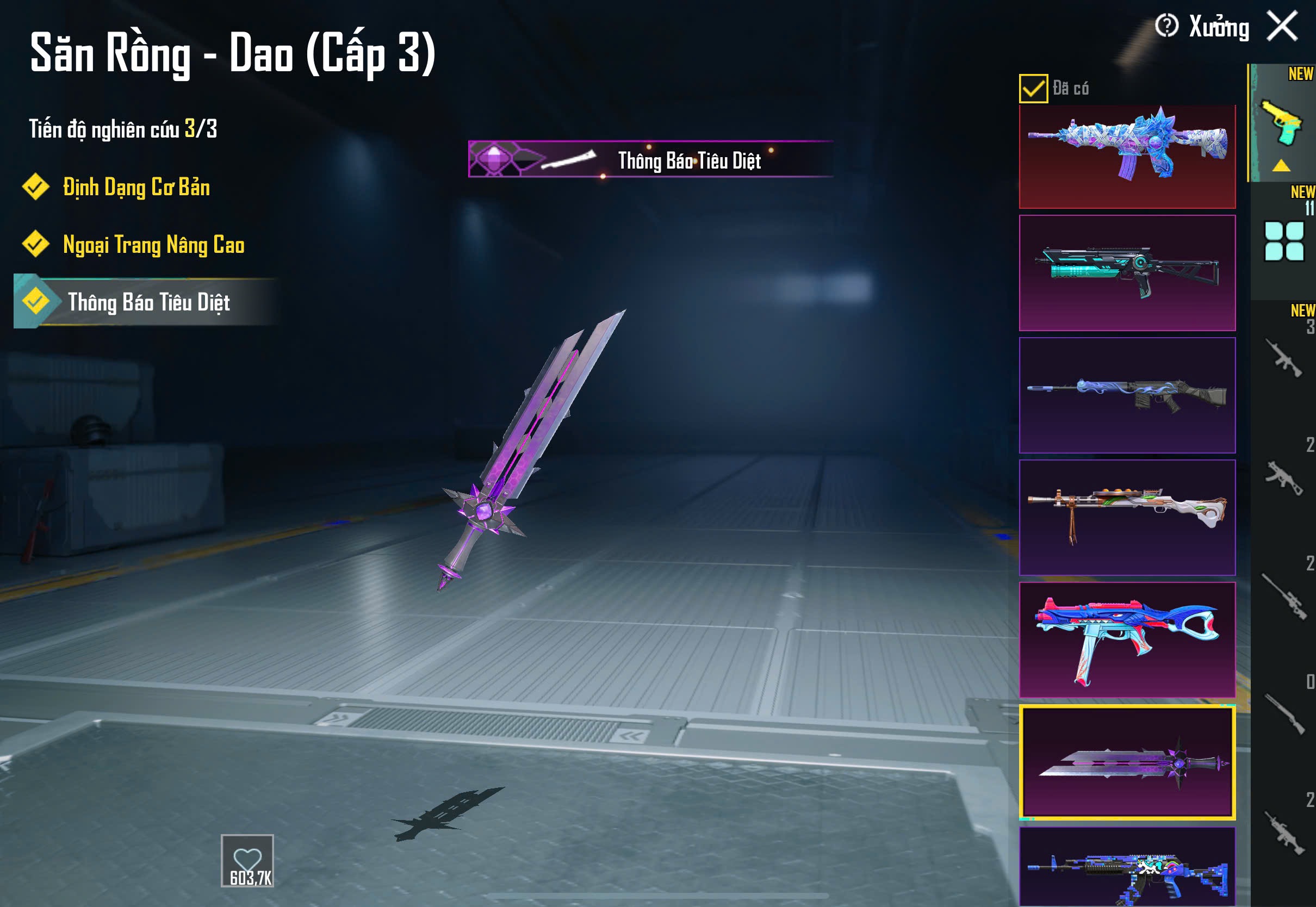1316x907 pixels.
Task: Choose the blue and red shark SMG skin
Action: (1127, 639)
